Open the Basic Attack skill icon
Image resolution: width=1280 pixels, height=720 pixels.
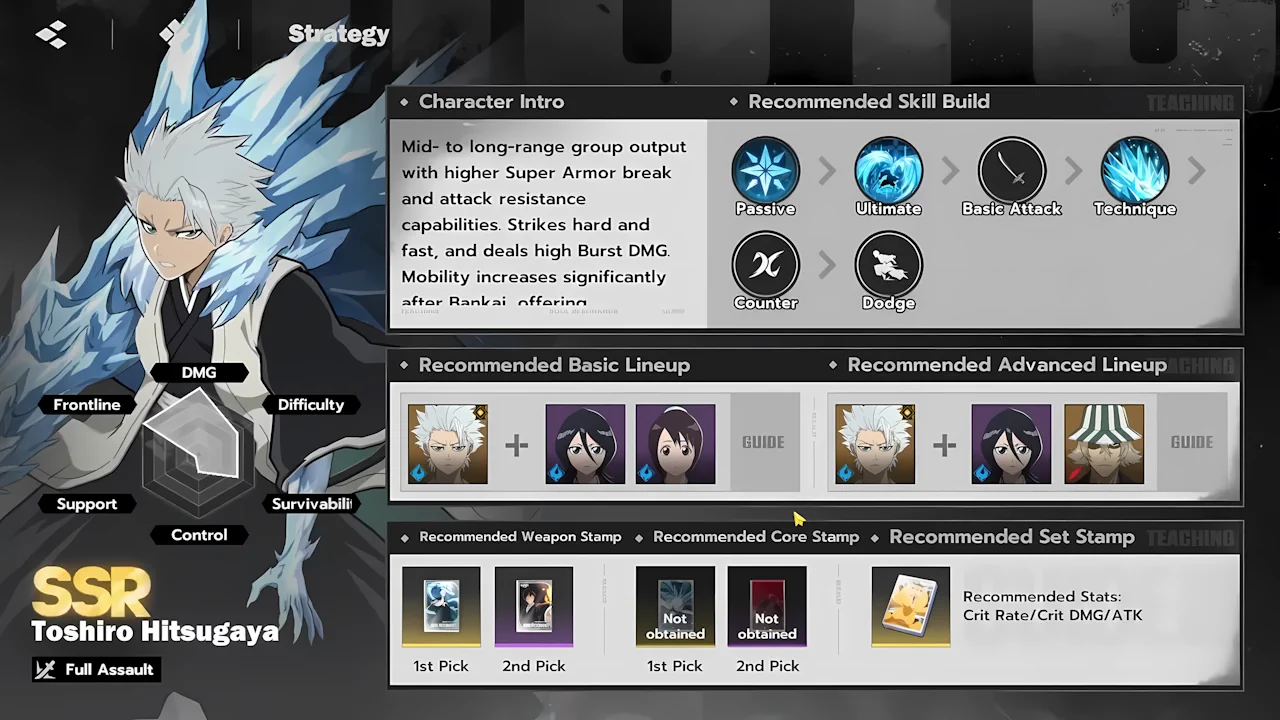[x=1012, y=170]
